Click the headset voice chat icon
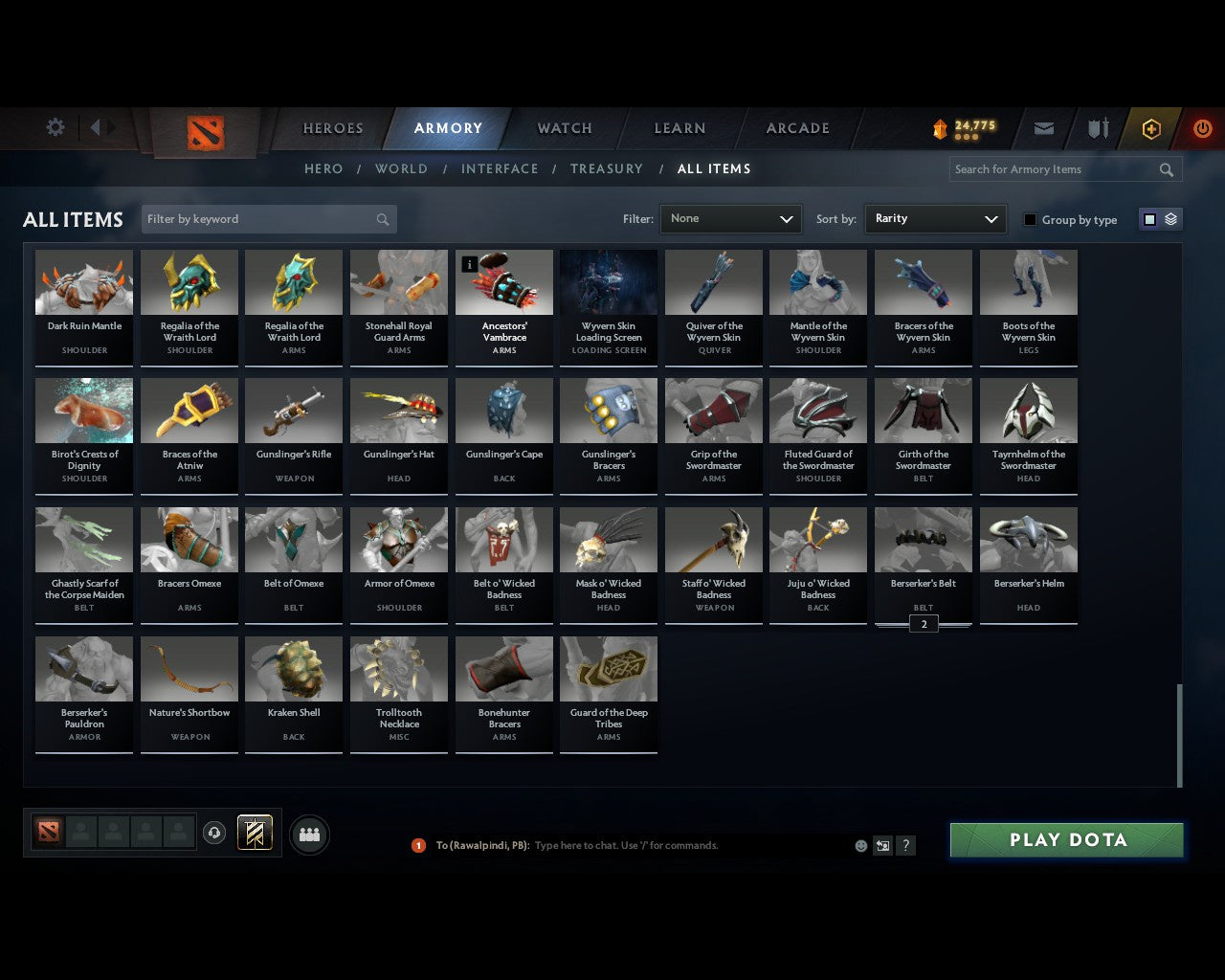1225x980 pixels. (x=214, y=832)
